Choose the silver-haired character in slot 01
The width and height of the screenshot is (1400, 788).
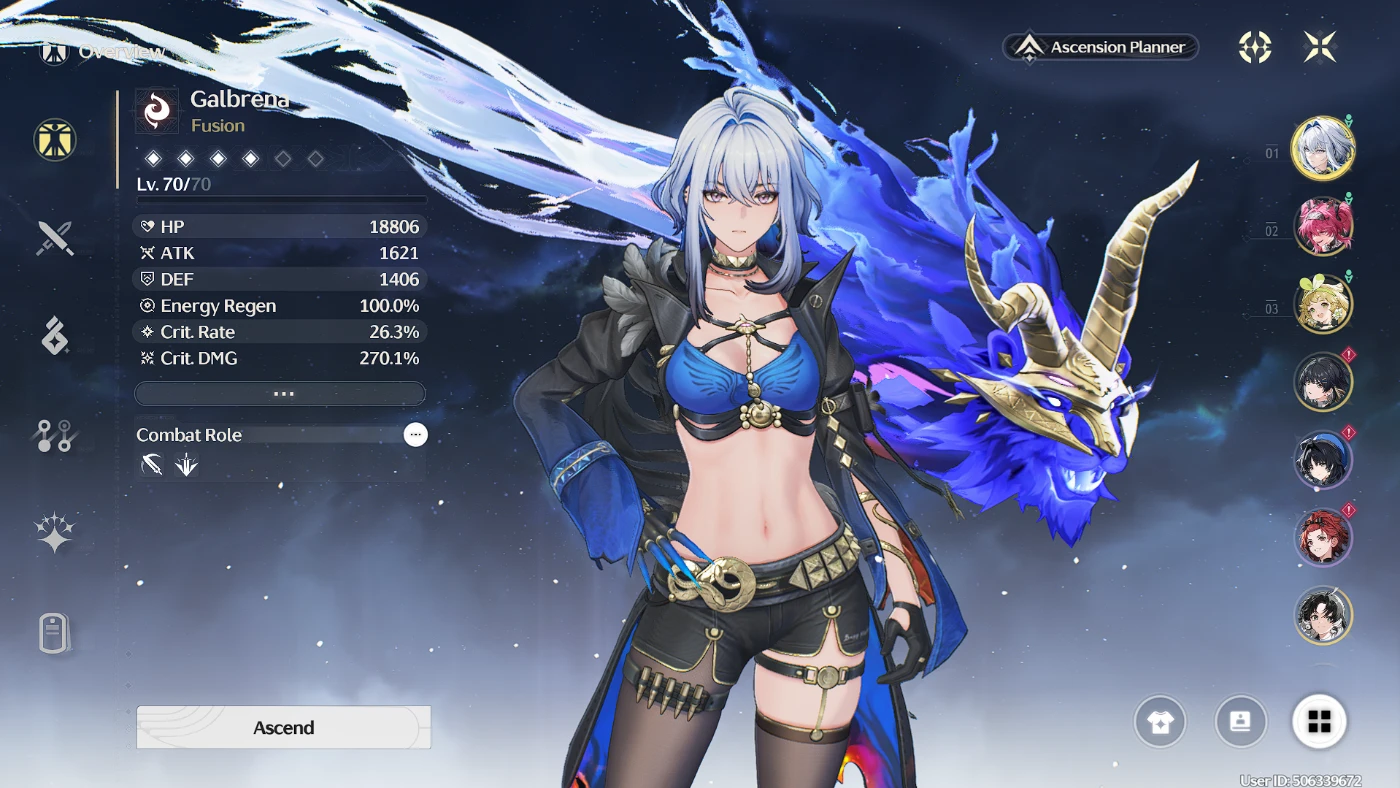[1323, 149]
